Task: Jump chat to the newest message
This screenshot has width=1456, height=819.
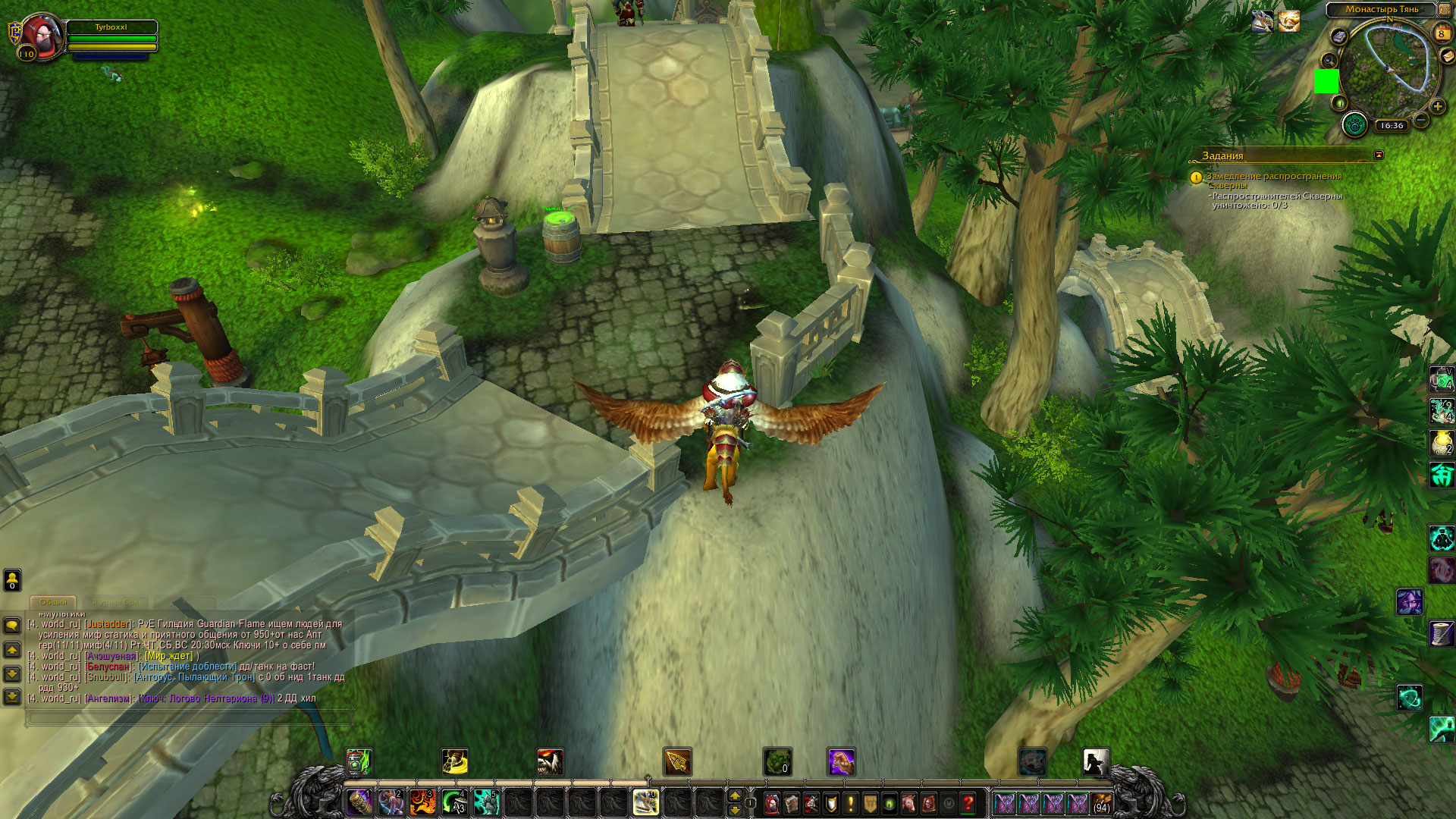Action: pos(12,696)
